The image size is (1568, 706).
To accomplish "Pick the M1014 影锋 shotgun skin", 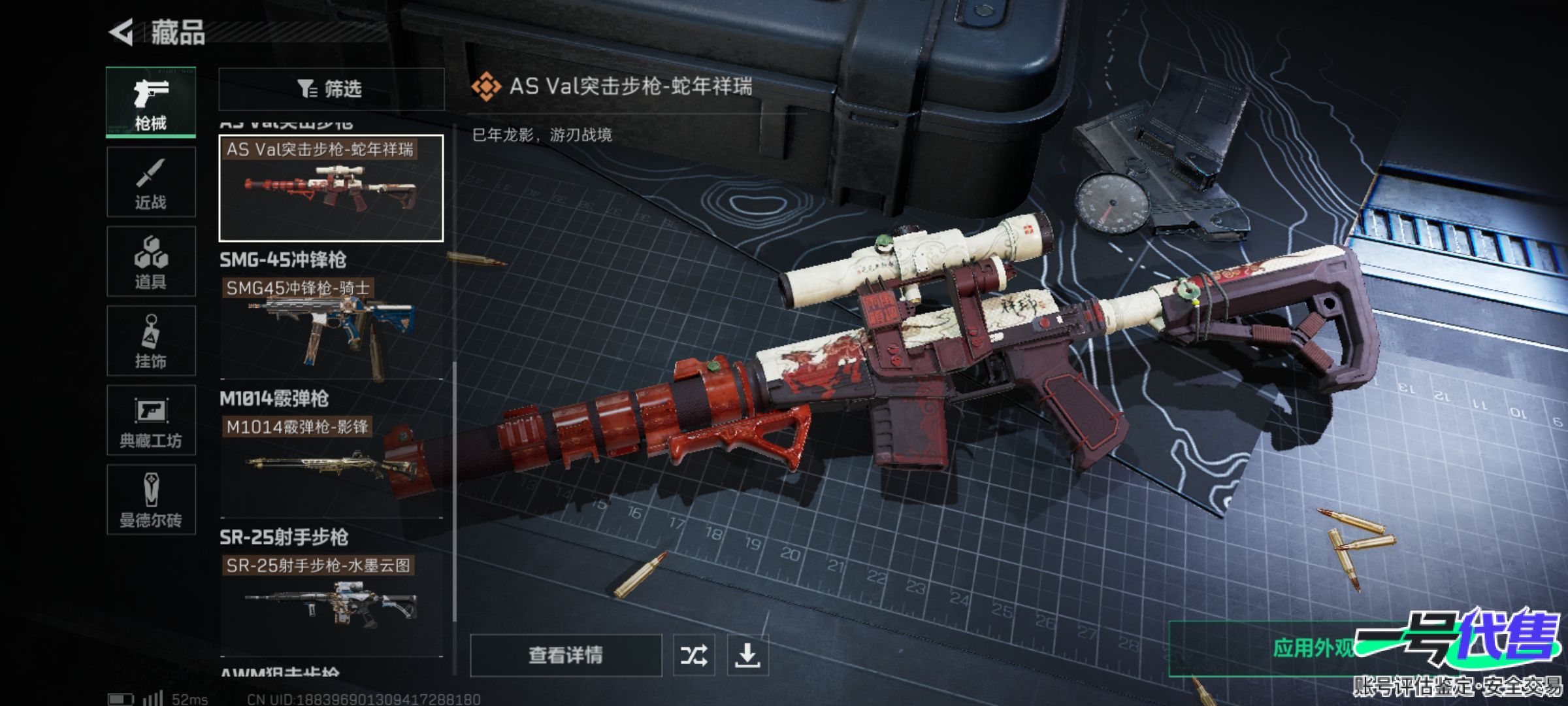I will 331,465.
